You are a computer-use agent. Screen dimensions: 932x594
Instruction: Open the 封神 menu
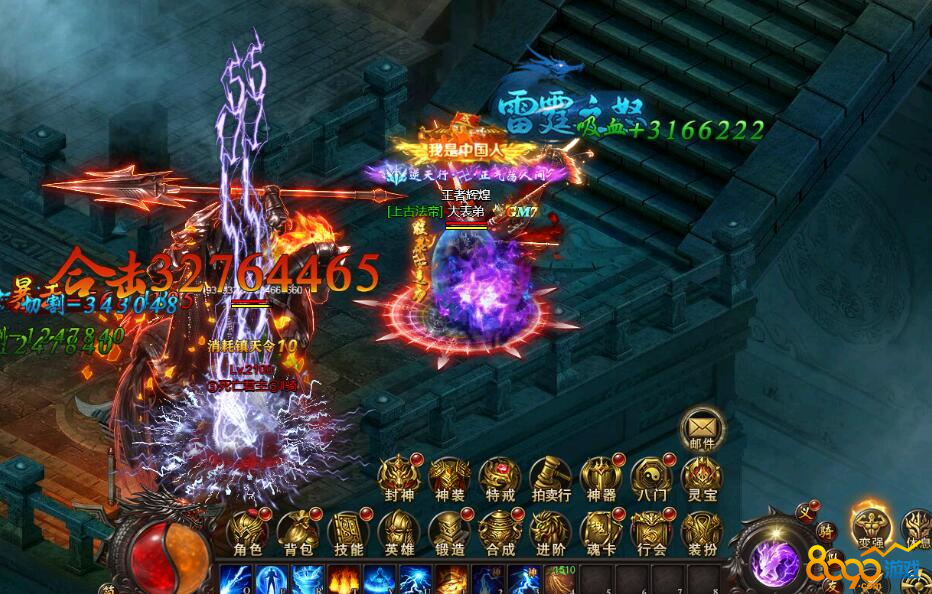398,476
